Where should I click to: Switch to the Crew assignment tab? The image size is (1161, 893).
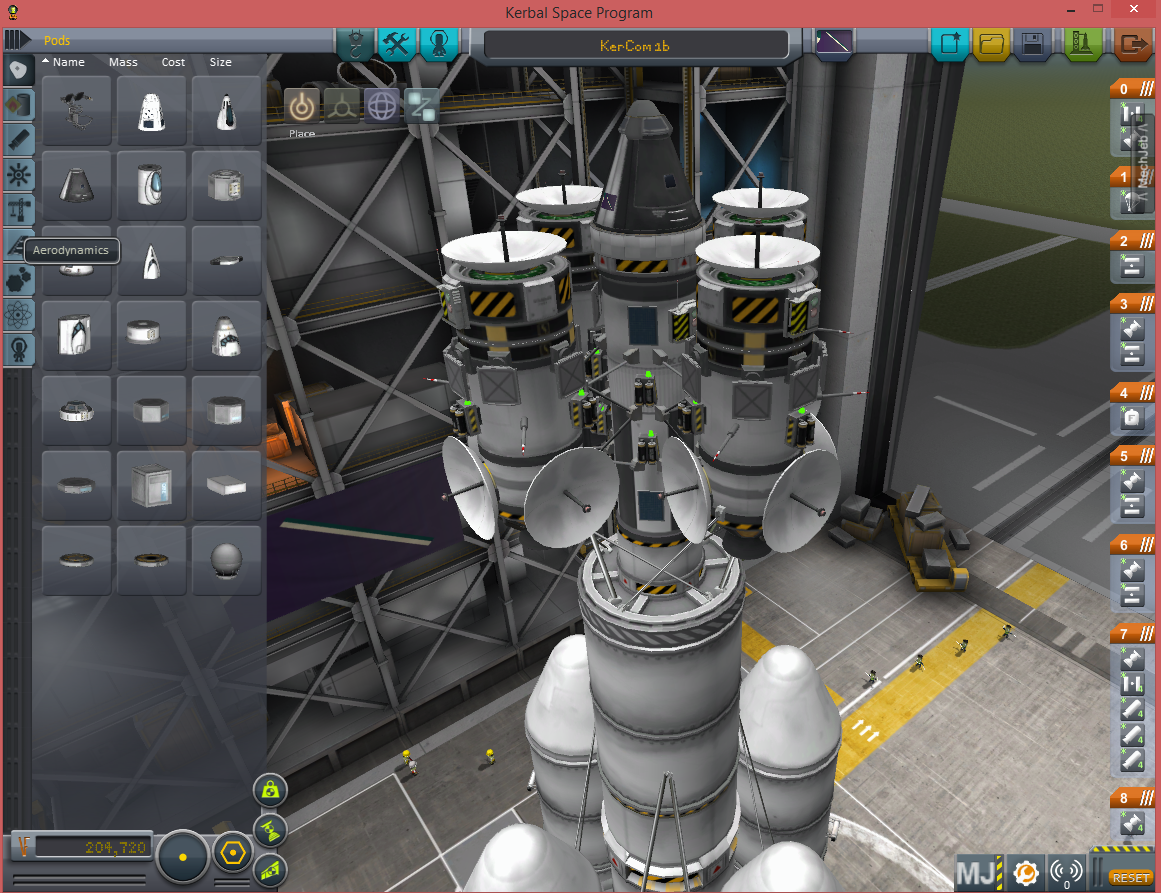pyautogui.click(x=438, y=44)
